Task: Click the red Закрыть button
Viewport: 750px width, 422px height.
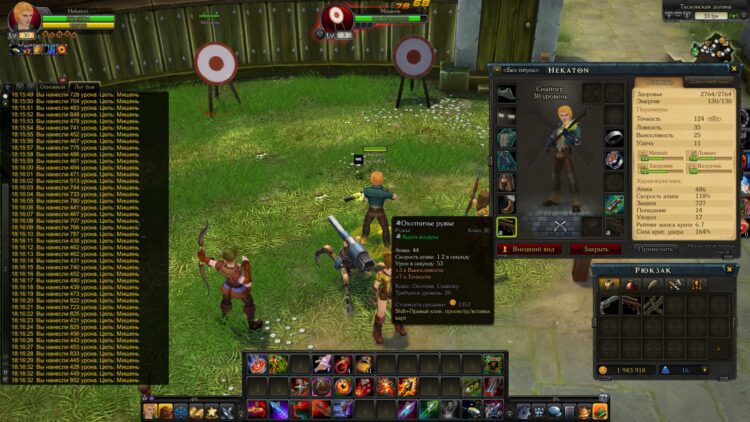Action: pos(595,248)
